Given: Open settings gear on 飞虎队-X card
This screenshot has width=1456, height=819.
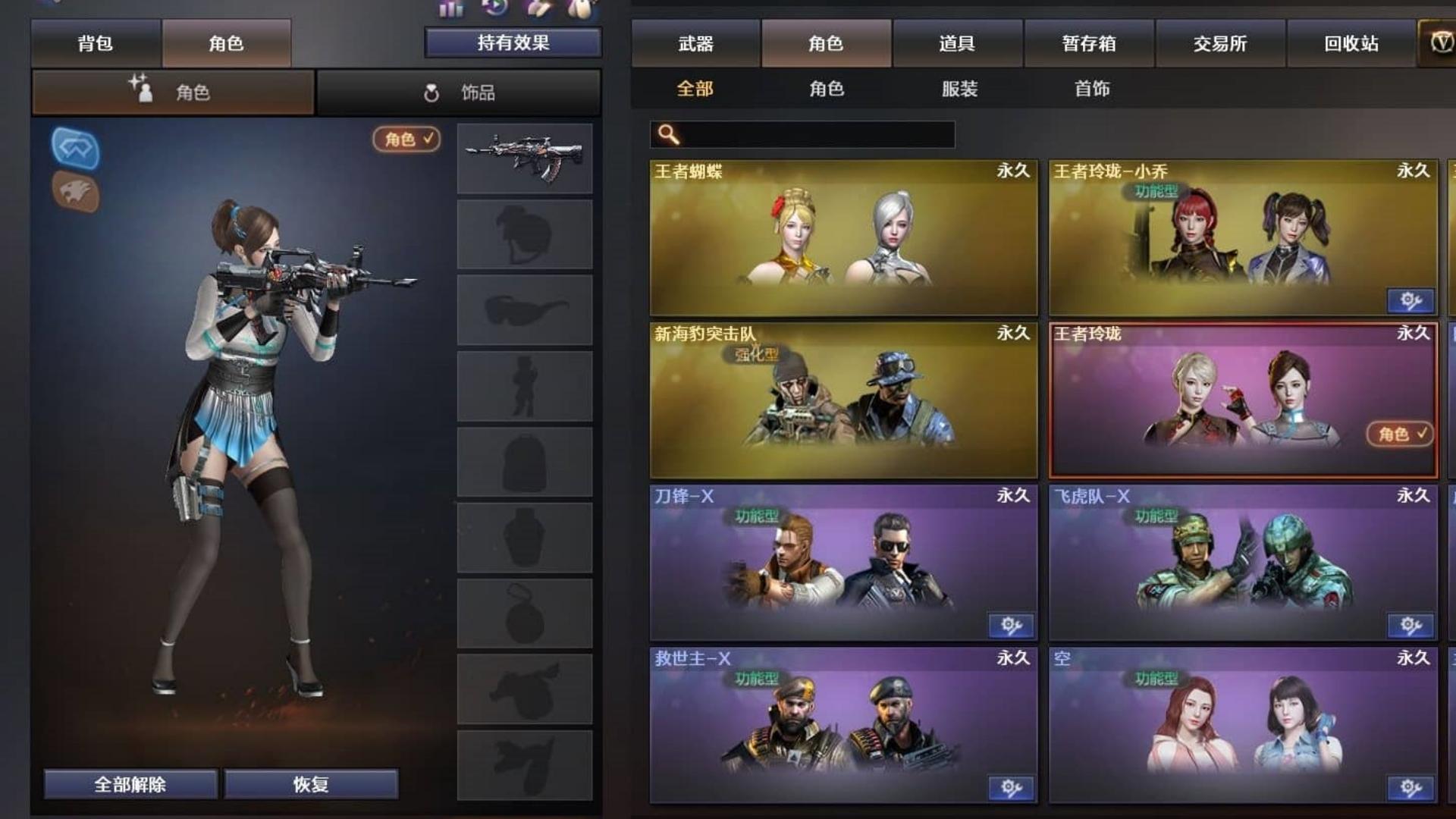Looking at the screenshot, I should [x=1410, y=626].
